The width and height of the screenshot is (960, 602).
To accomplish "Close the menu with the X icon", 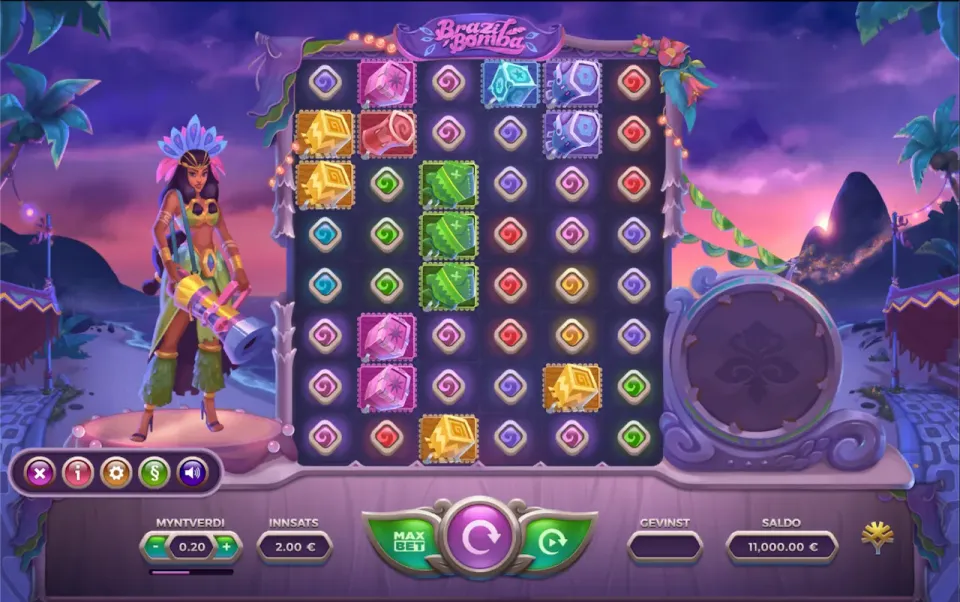I will tap(39, 472).
